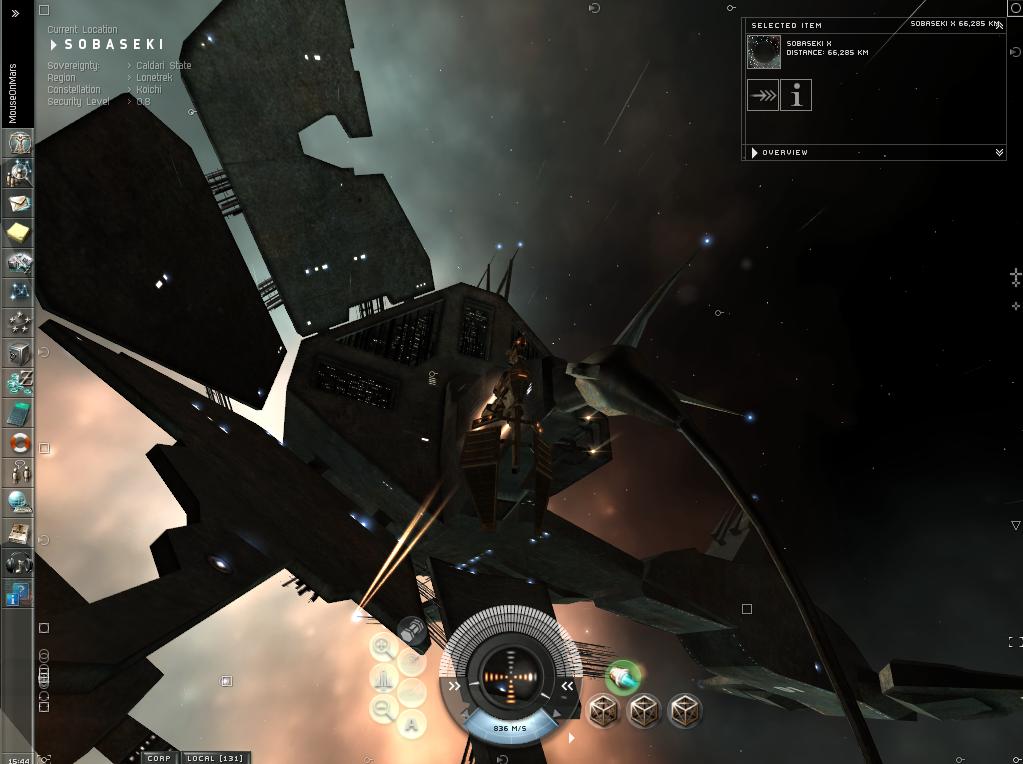Activate the green afterburner module
The height and width of the screenshot is (764, 1023).
(623, 677)
